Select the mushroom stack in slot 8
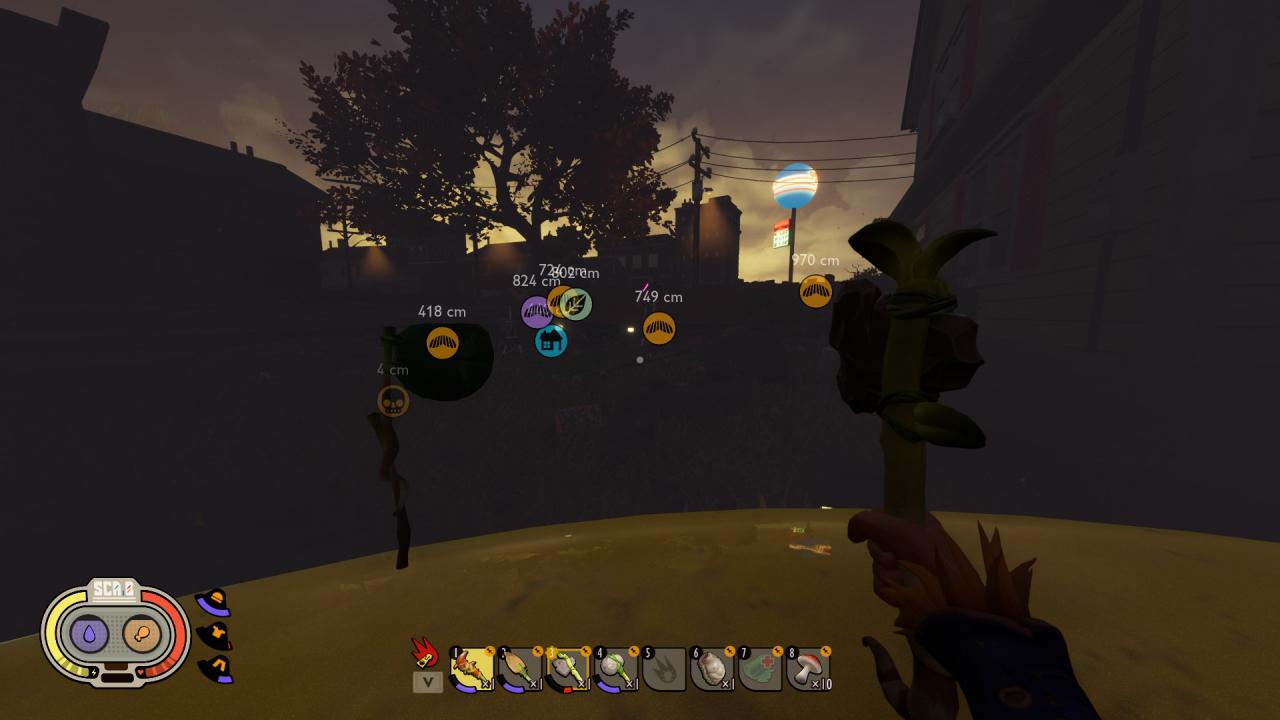 pyautogui.click(x=808, y=668)
